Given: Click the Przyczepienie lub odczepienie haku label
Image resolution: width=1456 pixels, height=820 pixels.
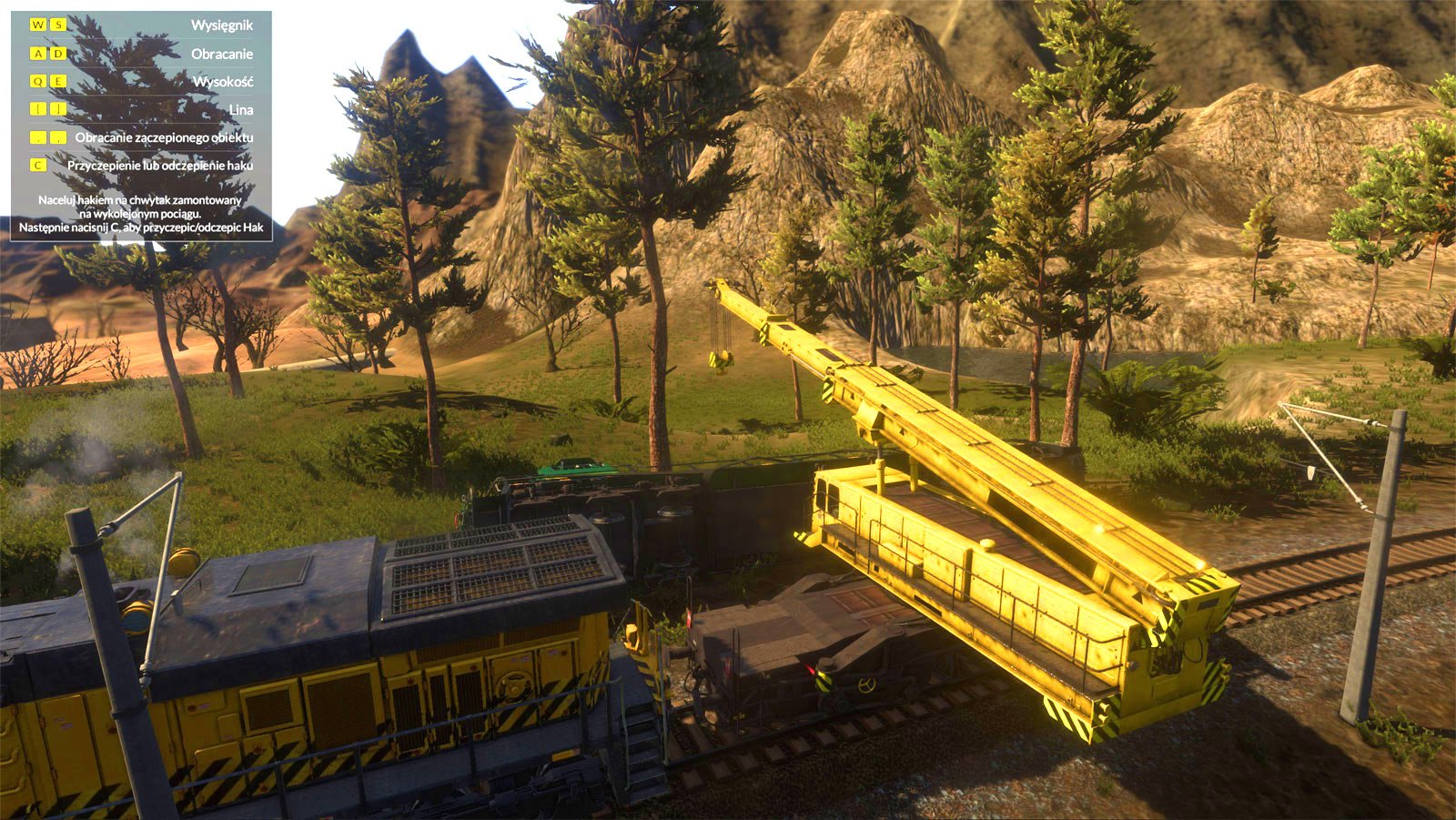Looking at the screenshot, I should tap(161, 164).
